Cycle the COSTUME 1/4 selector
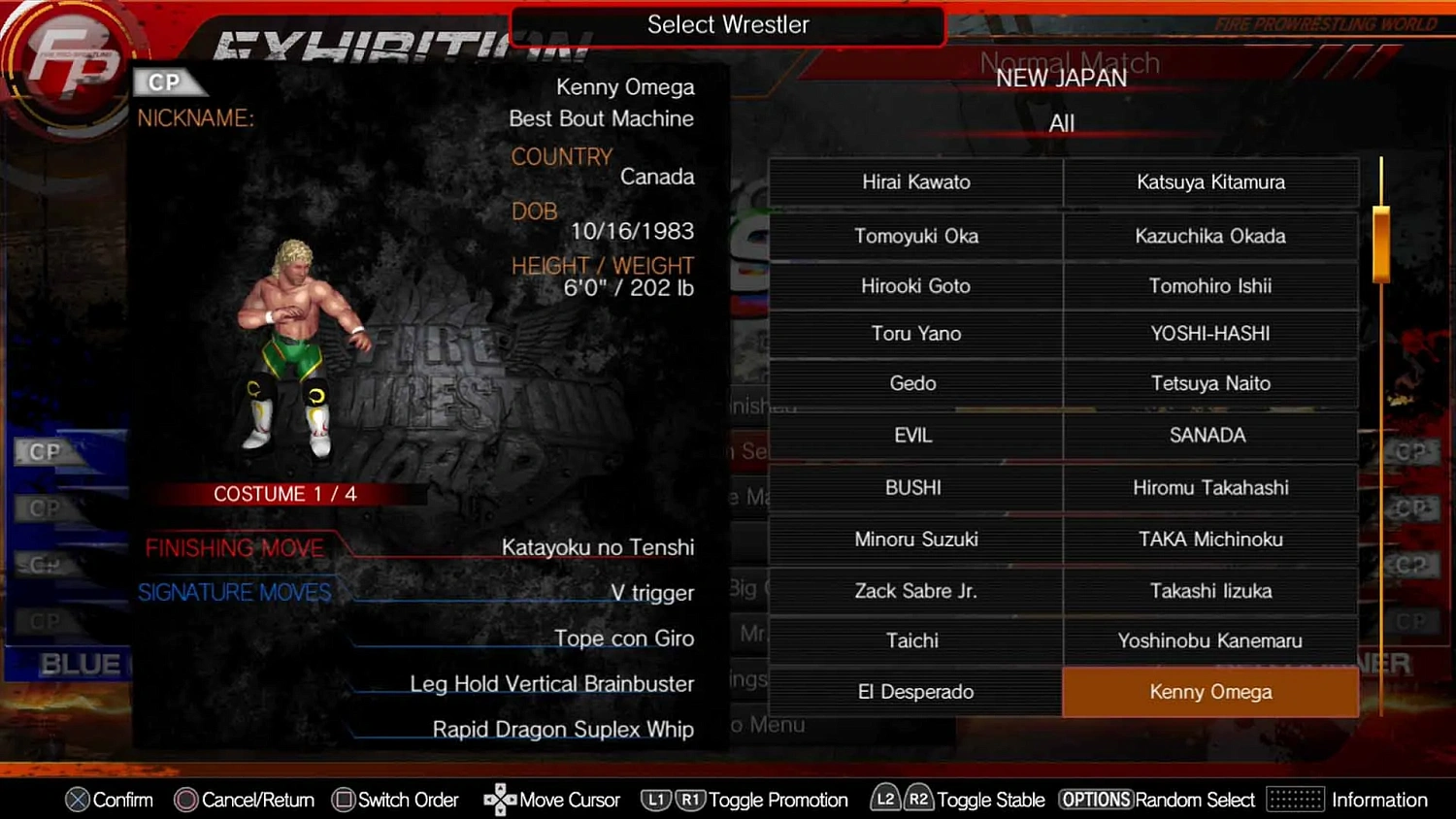The width and height of the screenshot is (1456, 819). point(284,494)
